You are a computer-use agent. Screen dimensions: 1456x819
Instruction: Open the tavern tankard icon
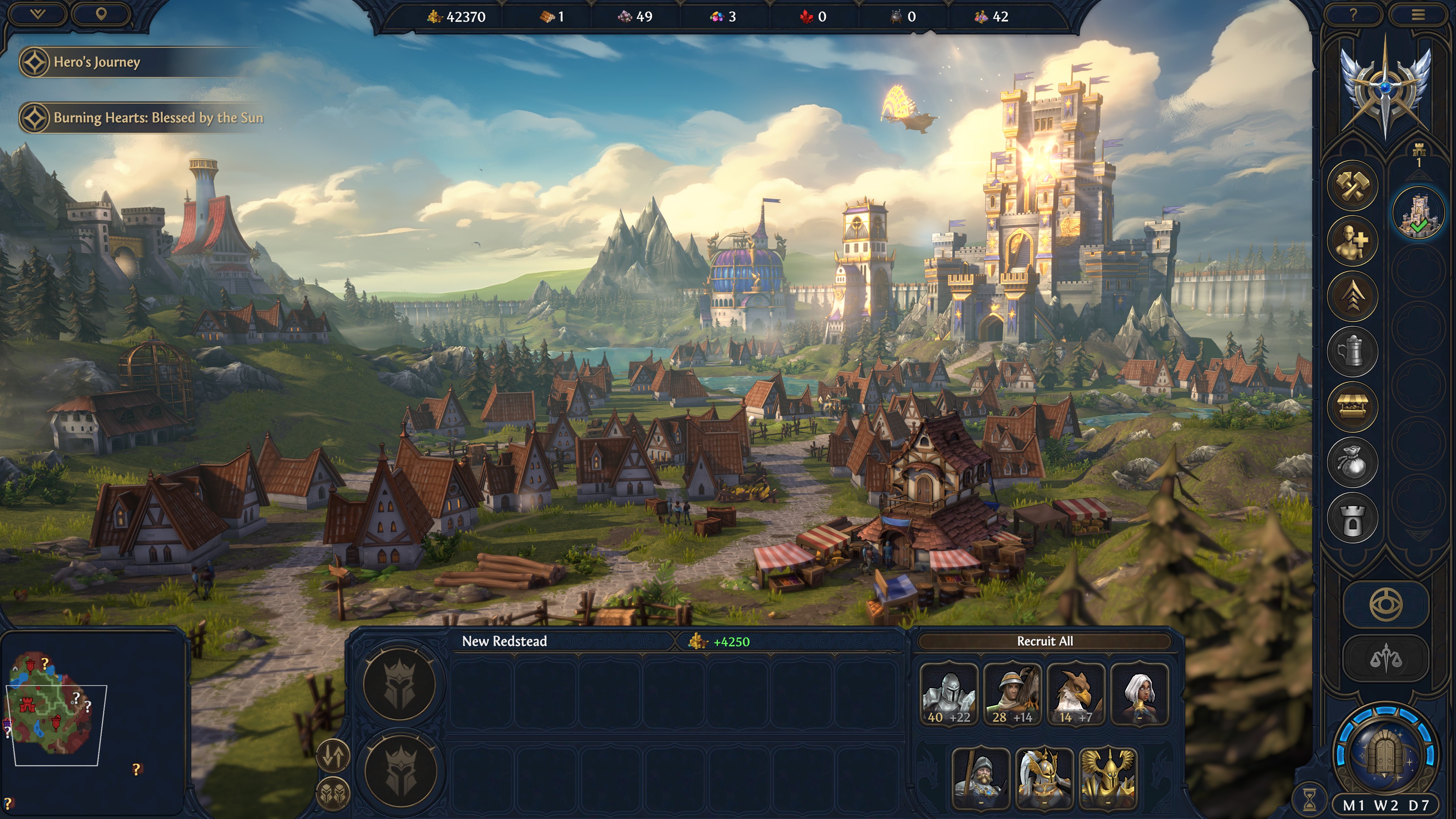pyautogui.click(x=1352, y=350)
